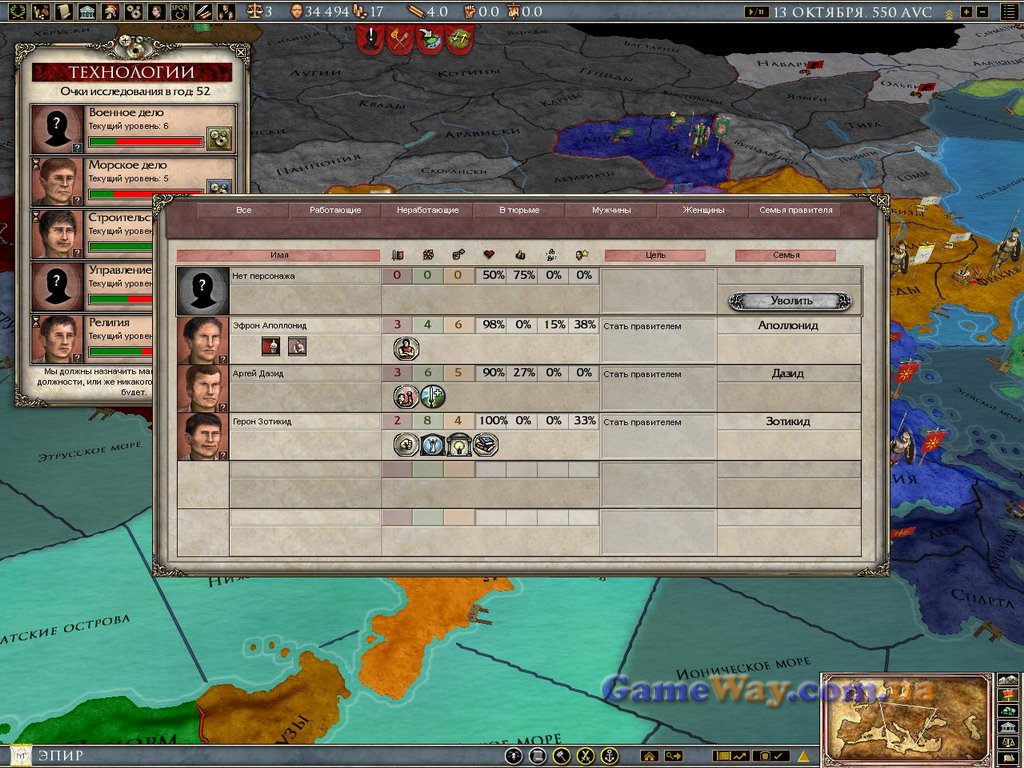Image resolution: width=1024 pixels, height=768 pixels.
Task: Filter list by 'Женщины'
Action: point(703,211)
